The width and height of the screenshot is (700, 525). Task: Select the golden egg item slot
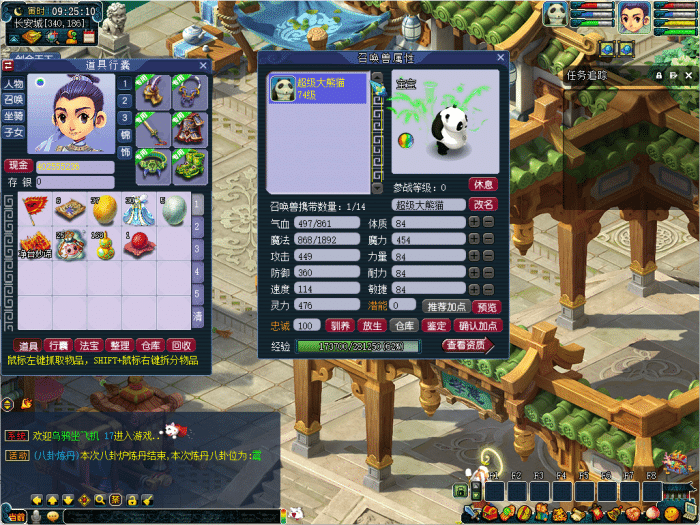(x=104, y=209)
